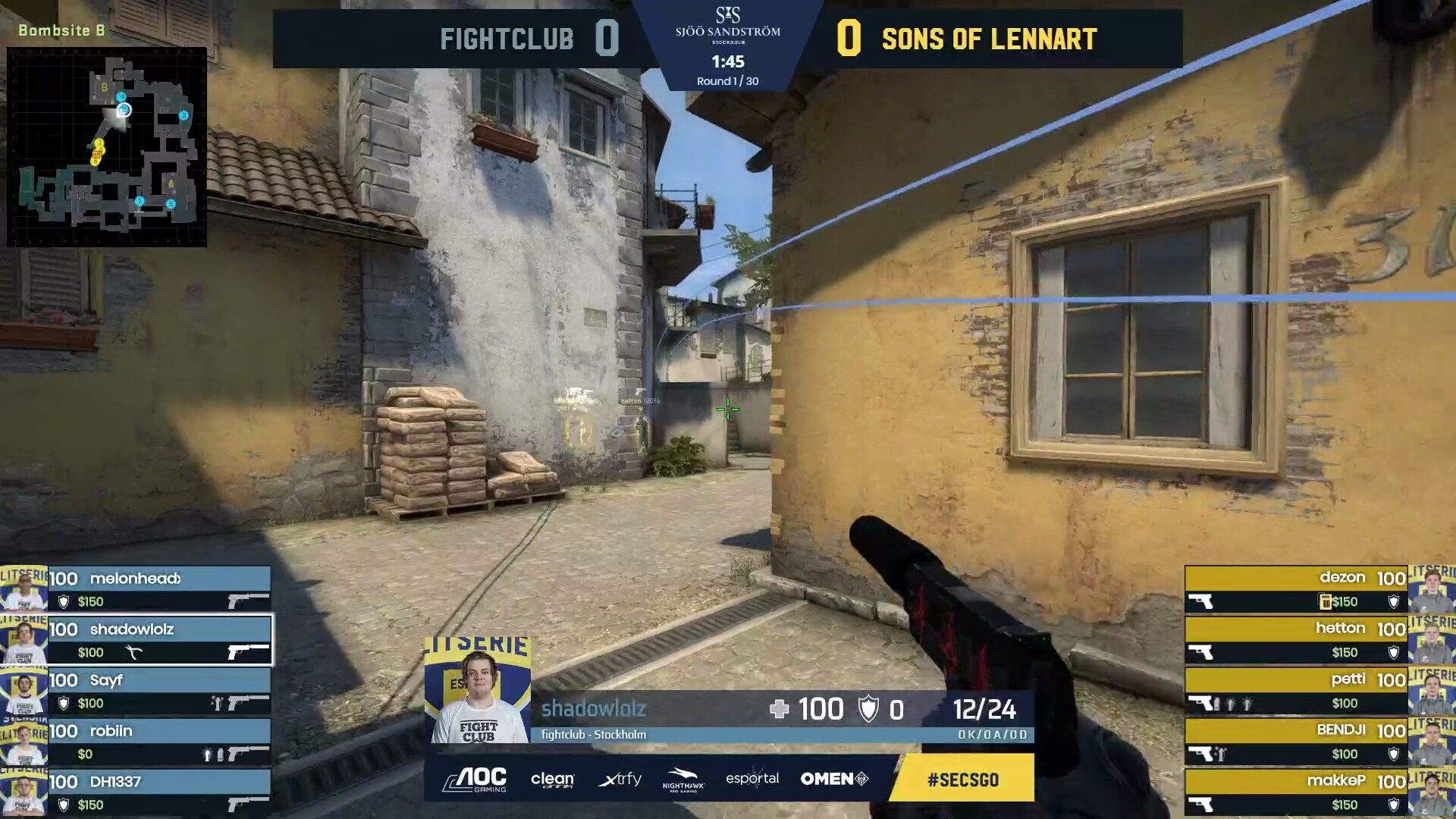Click BENDJI's flashbang grenade icon

click(x=1220, y=752)
